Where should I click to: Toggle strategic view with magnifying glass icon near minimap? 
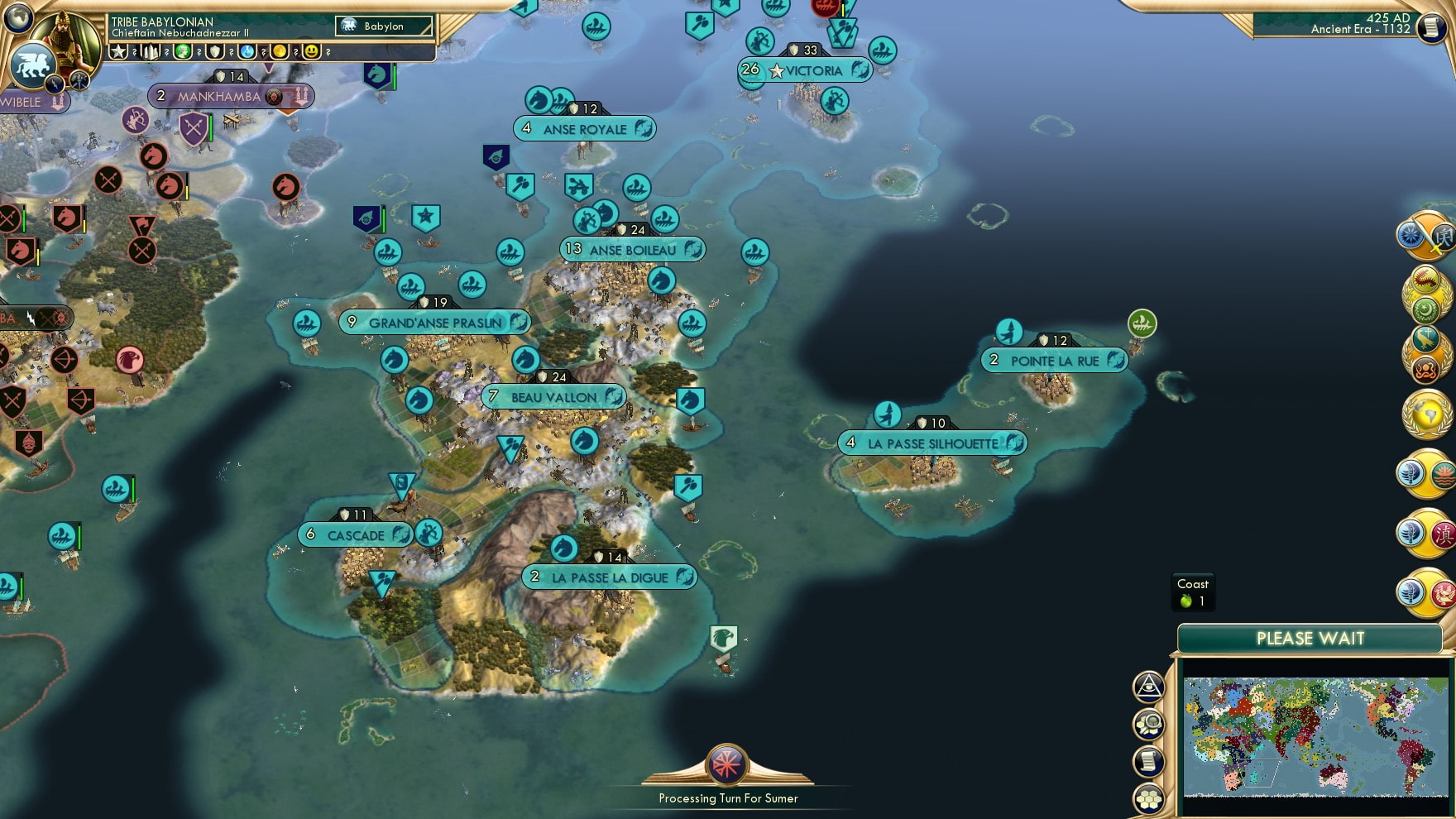pyautogui.click(x=1148, y=724)
